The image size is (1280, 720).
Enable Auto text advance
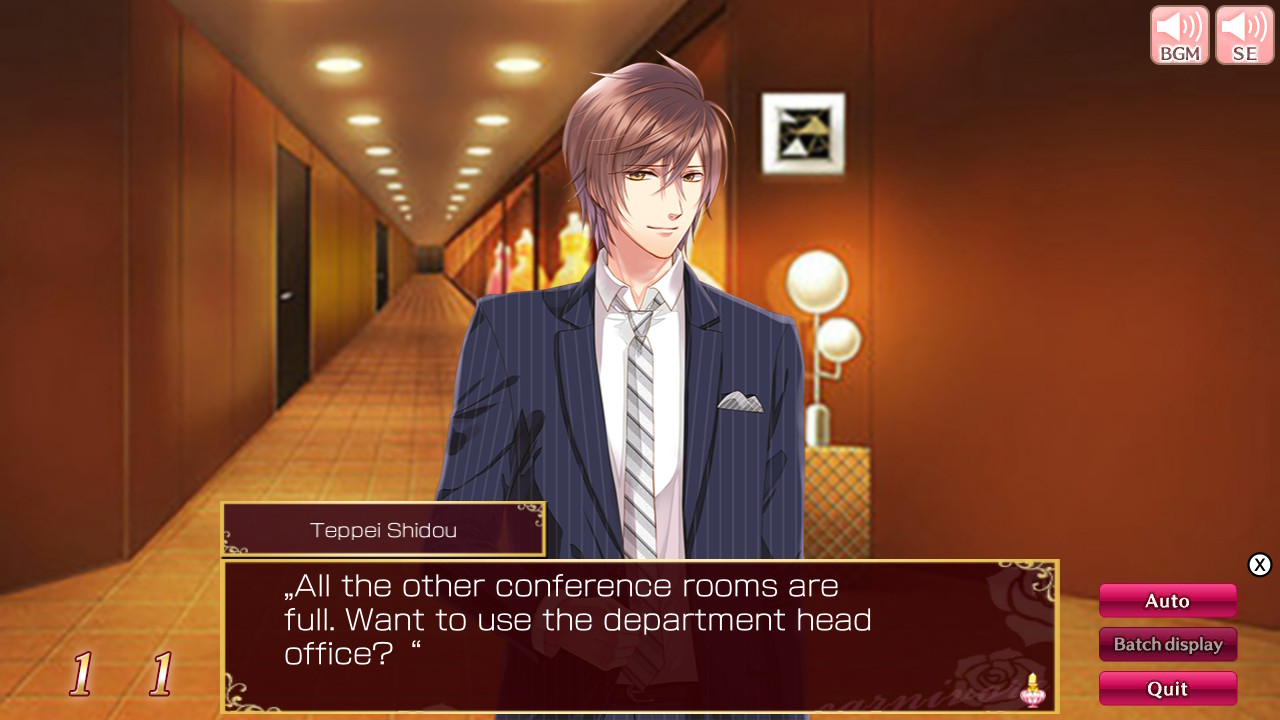point(1167,600)
